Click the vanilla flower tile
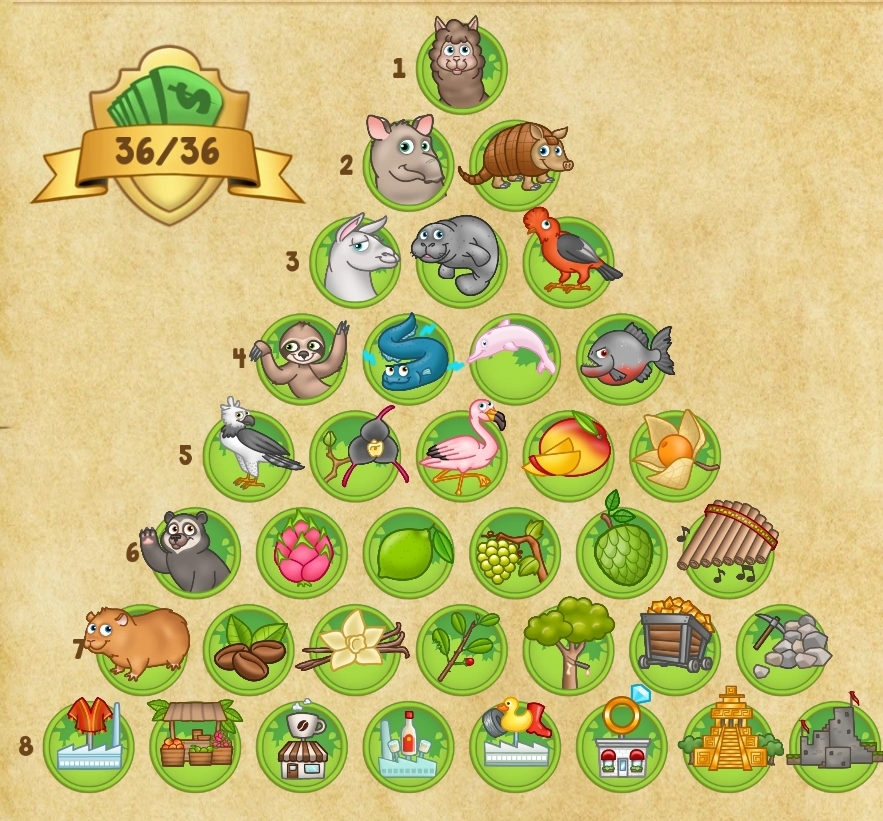The image size is (883, 821). [355, 648]
